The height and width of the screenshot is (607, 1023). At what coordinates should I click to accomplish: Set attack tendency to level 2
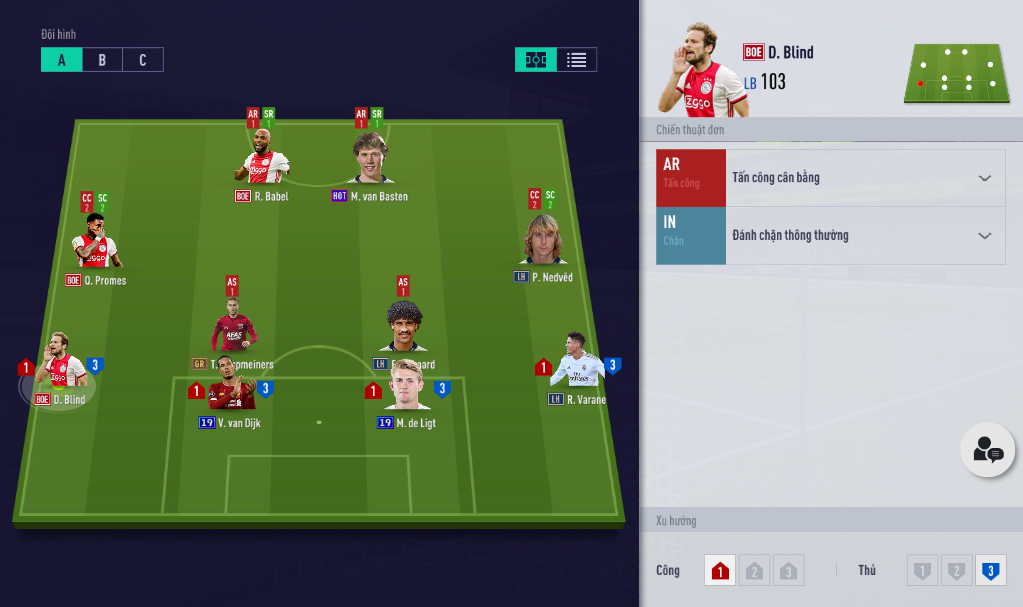click(x=754, y=571)
